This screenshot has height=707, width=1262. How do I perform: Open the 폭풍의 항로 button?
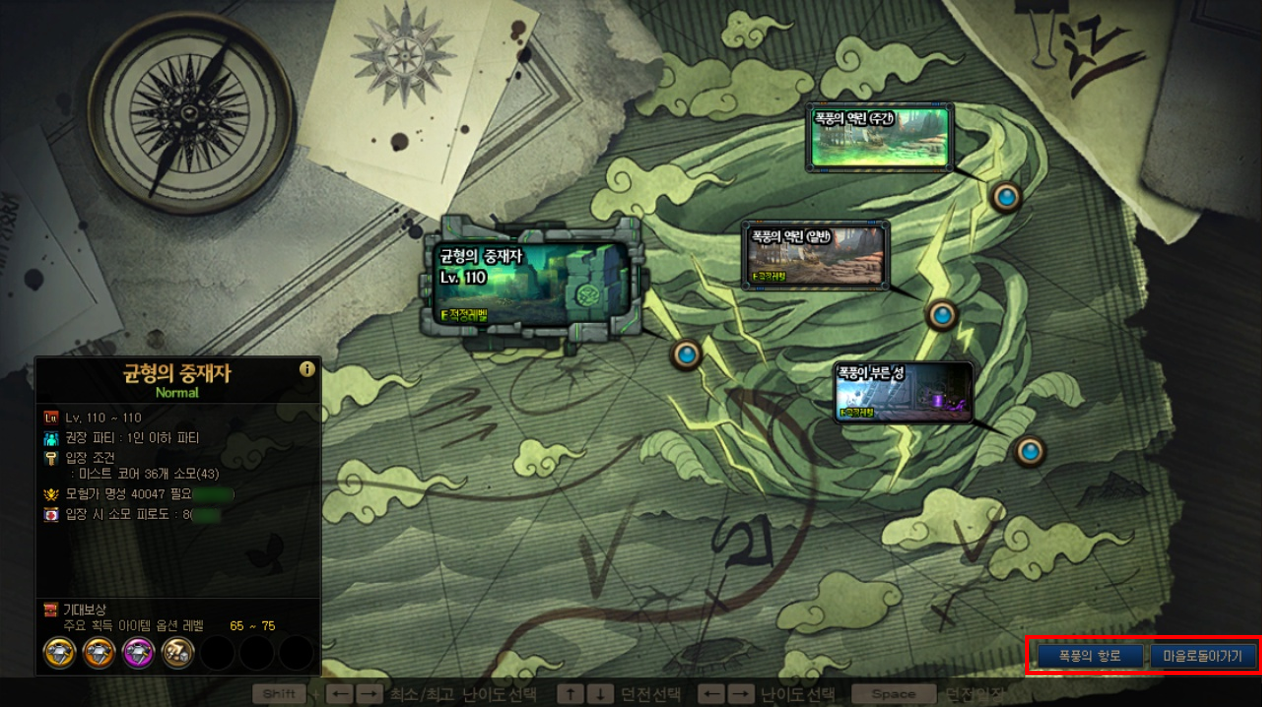1089,656
